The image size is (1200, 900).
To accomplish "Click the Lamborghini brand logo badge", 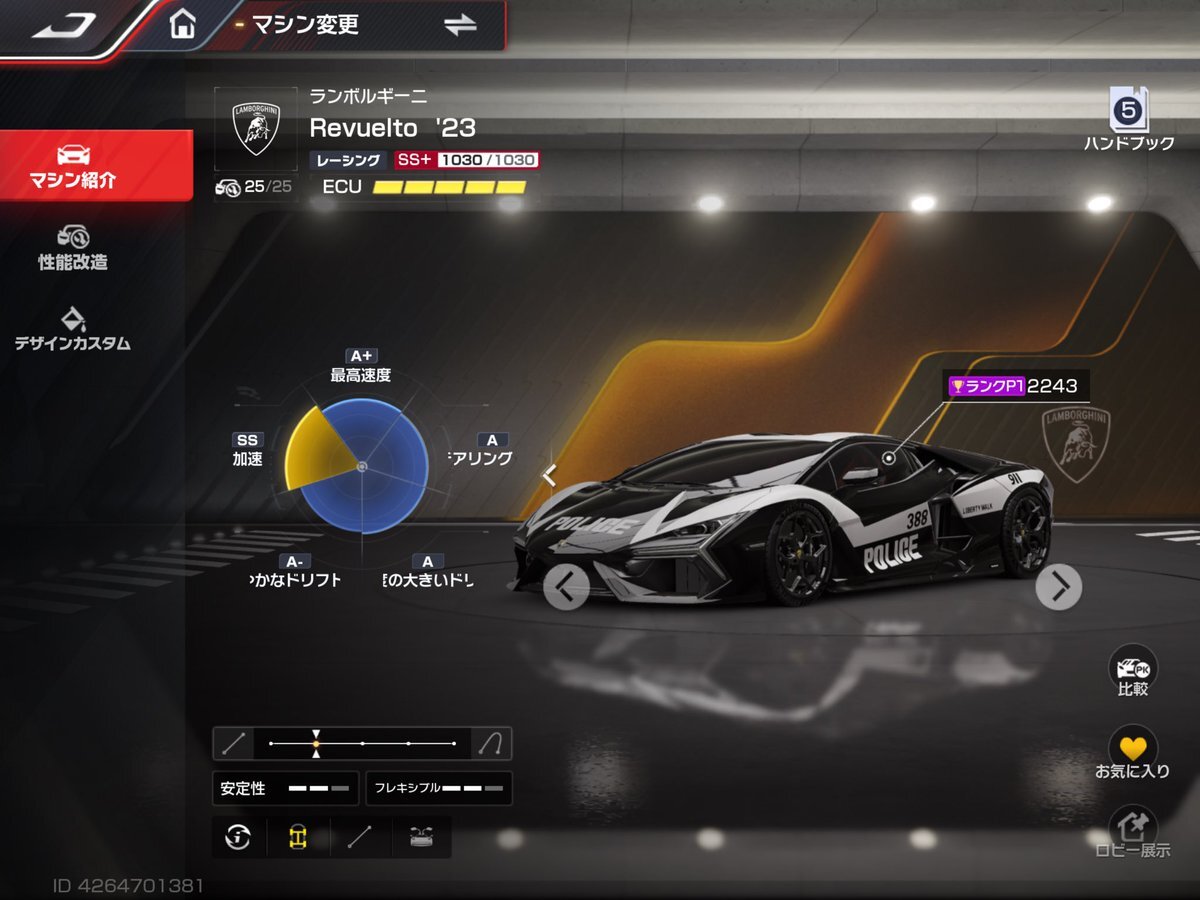I will [x=255, y=128].
